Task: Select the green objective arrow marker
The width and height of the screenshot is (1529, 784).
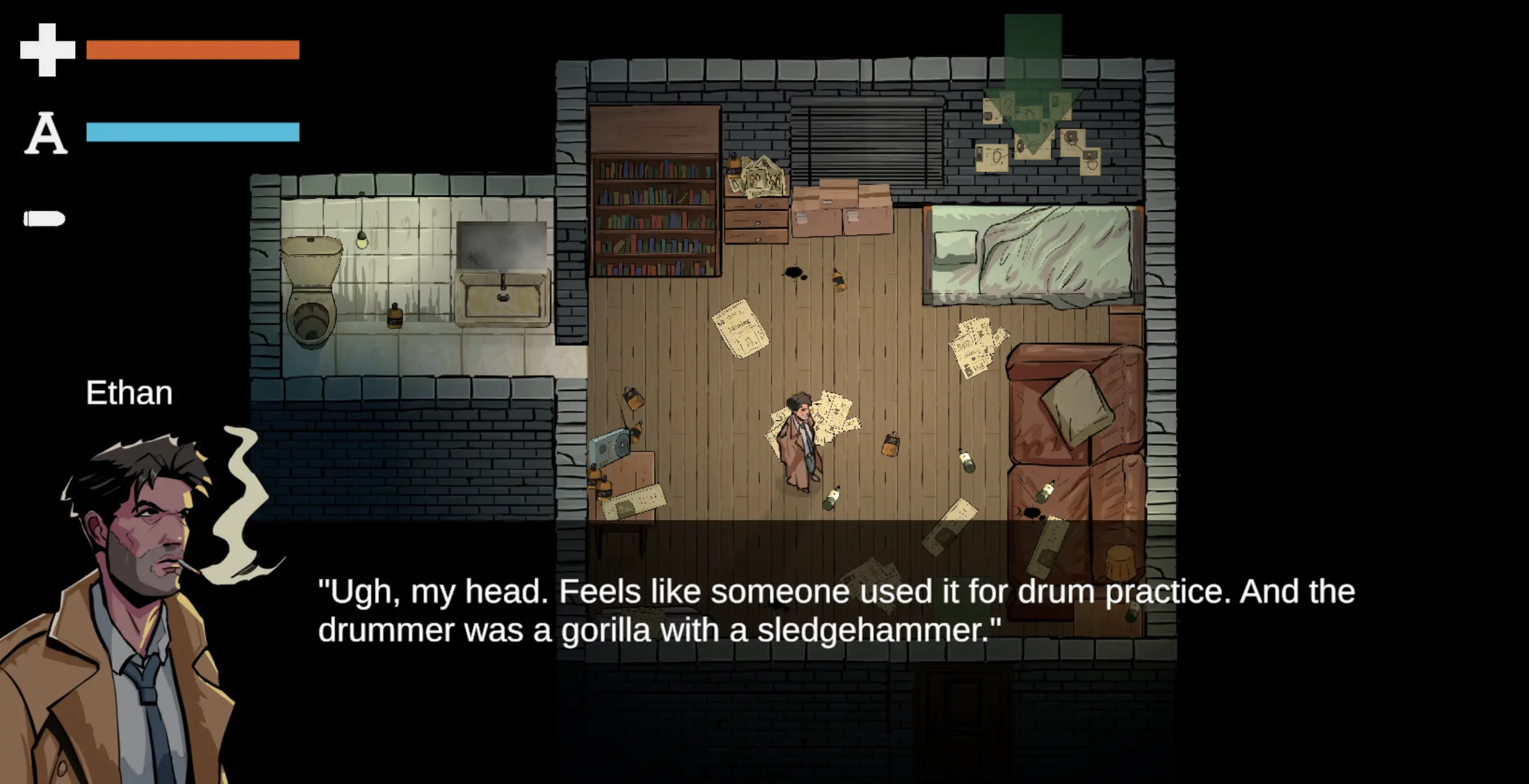Action: [1033, 89]
